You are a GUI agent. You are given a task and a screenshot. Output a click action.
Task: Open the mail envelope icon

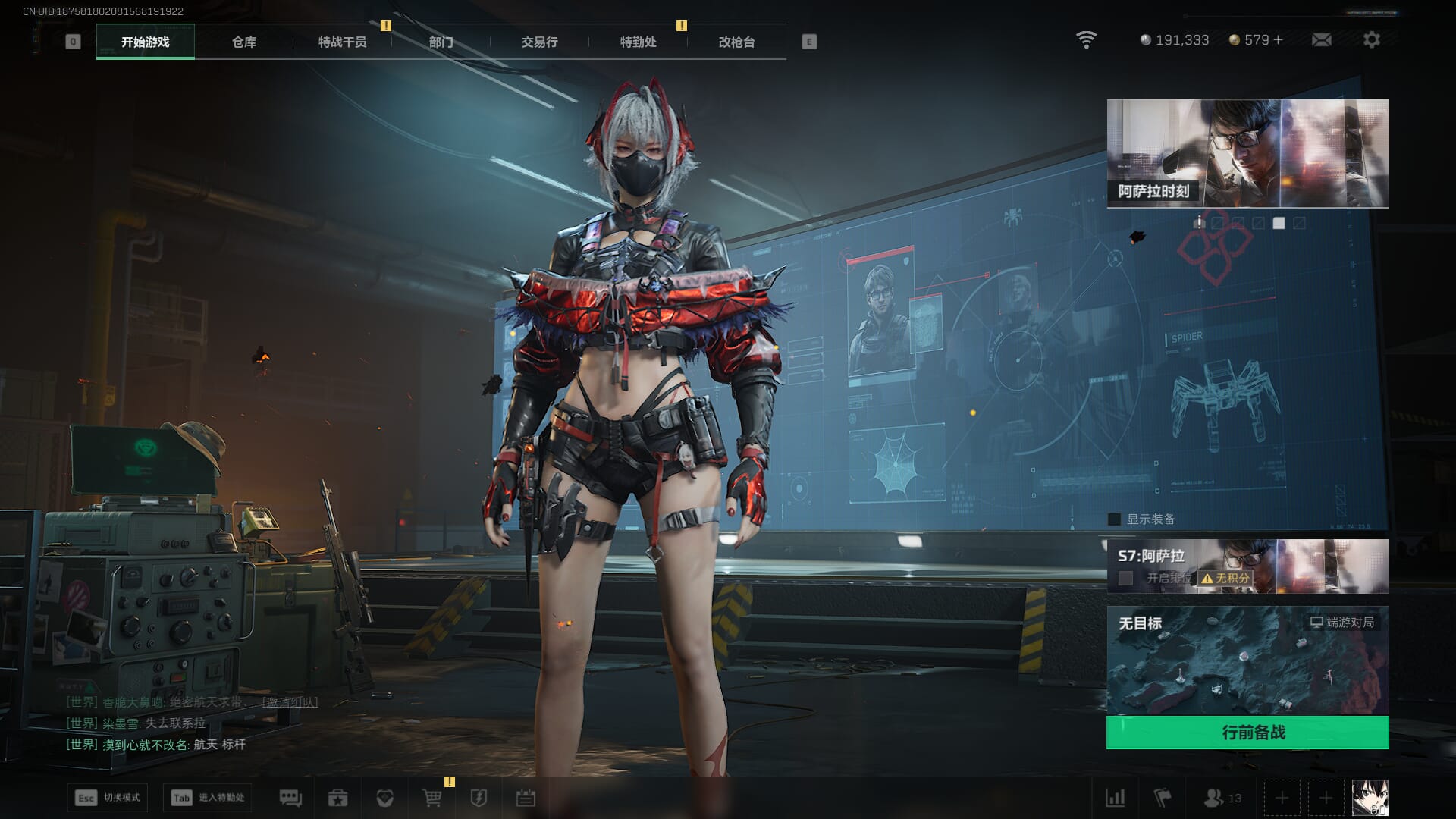click(1322, 39)
